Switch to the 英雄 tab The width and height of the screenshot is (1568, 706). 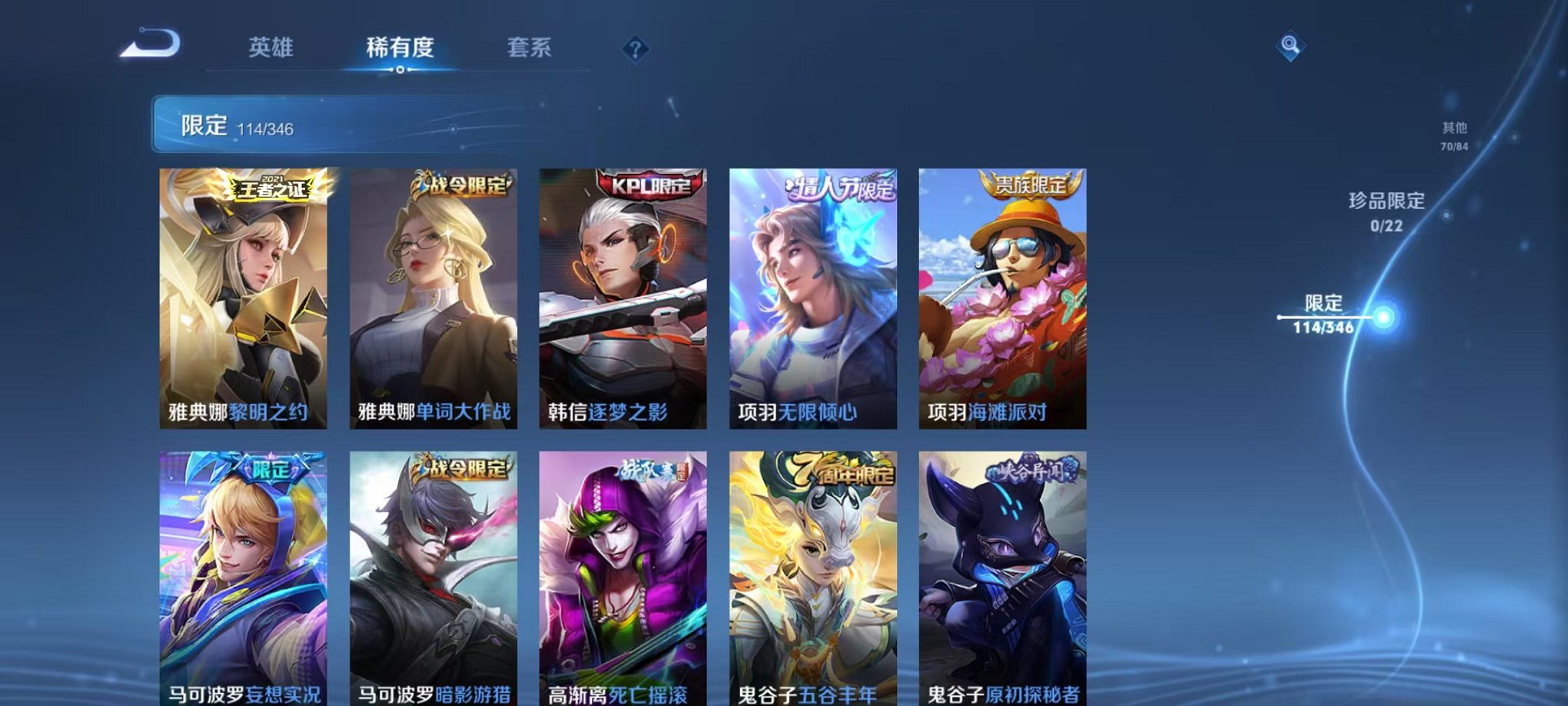pos(273,48)
